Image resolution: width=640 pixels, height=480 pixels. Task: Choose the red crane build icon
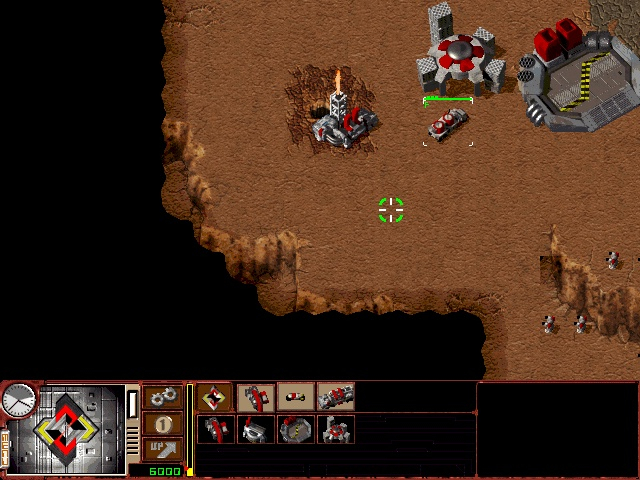[255, 397]
